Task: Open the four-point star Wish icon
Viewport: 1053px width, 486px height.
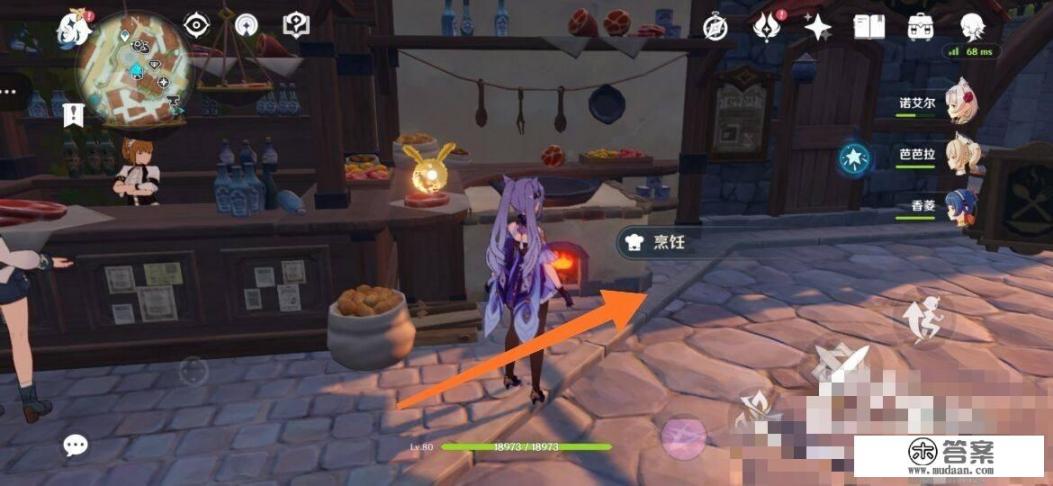Action: coord(818,27)
